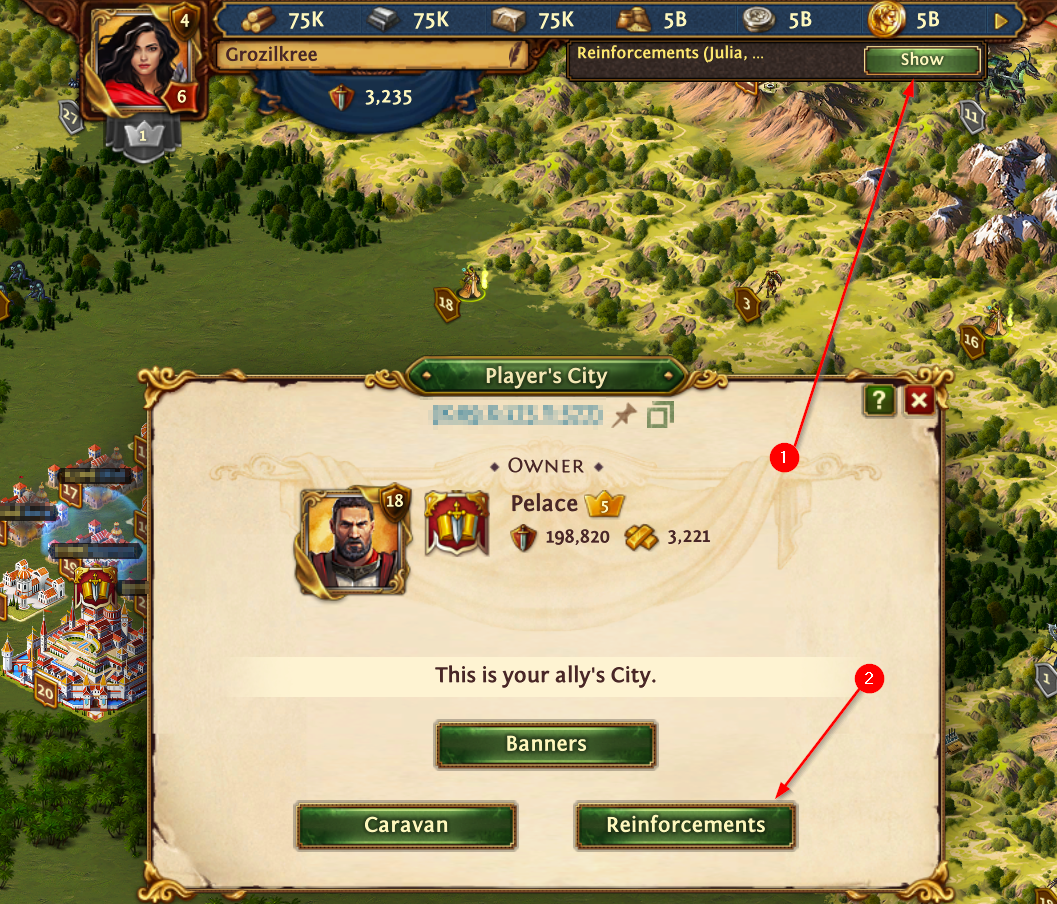Click the pin icon beside the coordinates

point(624,414)
